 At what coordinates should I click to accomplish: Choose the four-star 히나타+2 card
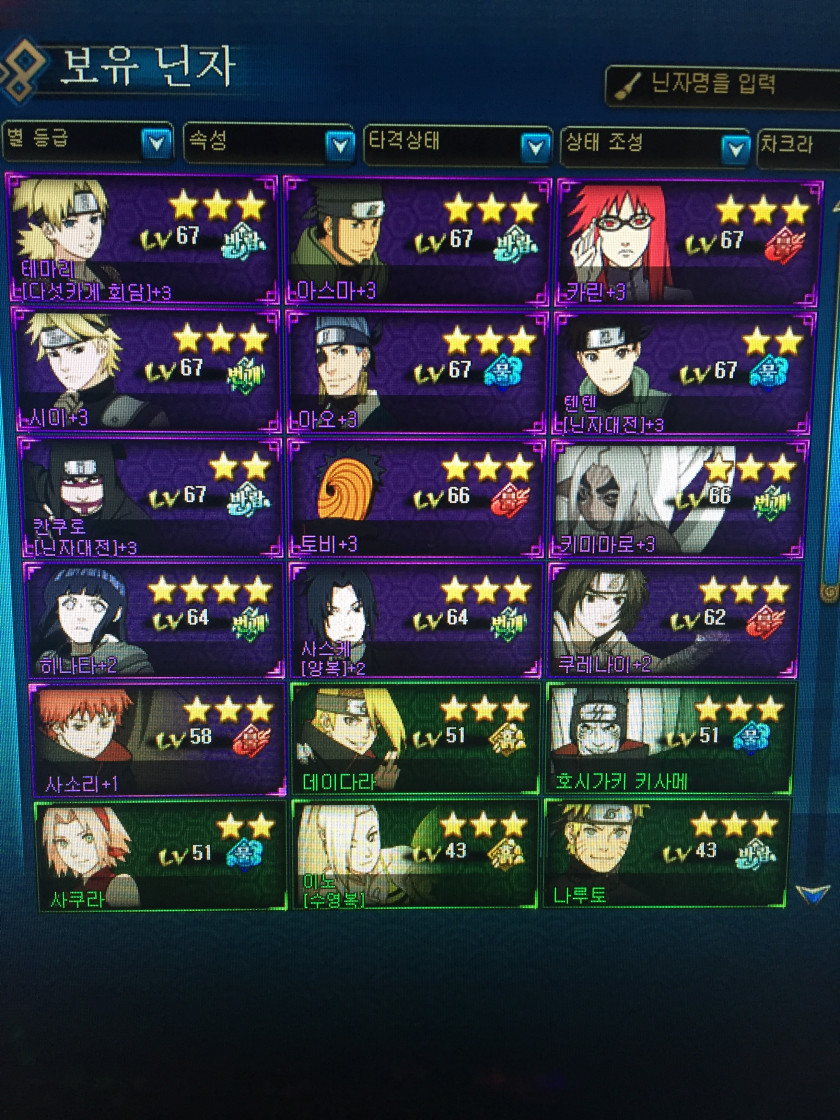tap(154, 620)
